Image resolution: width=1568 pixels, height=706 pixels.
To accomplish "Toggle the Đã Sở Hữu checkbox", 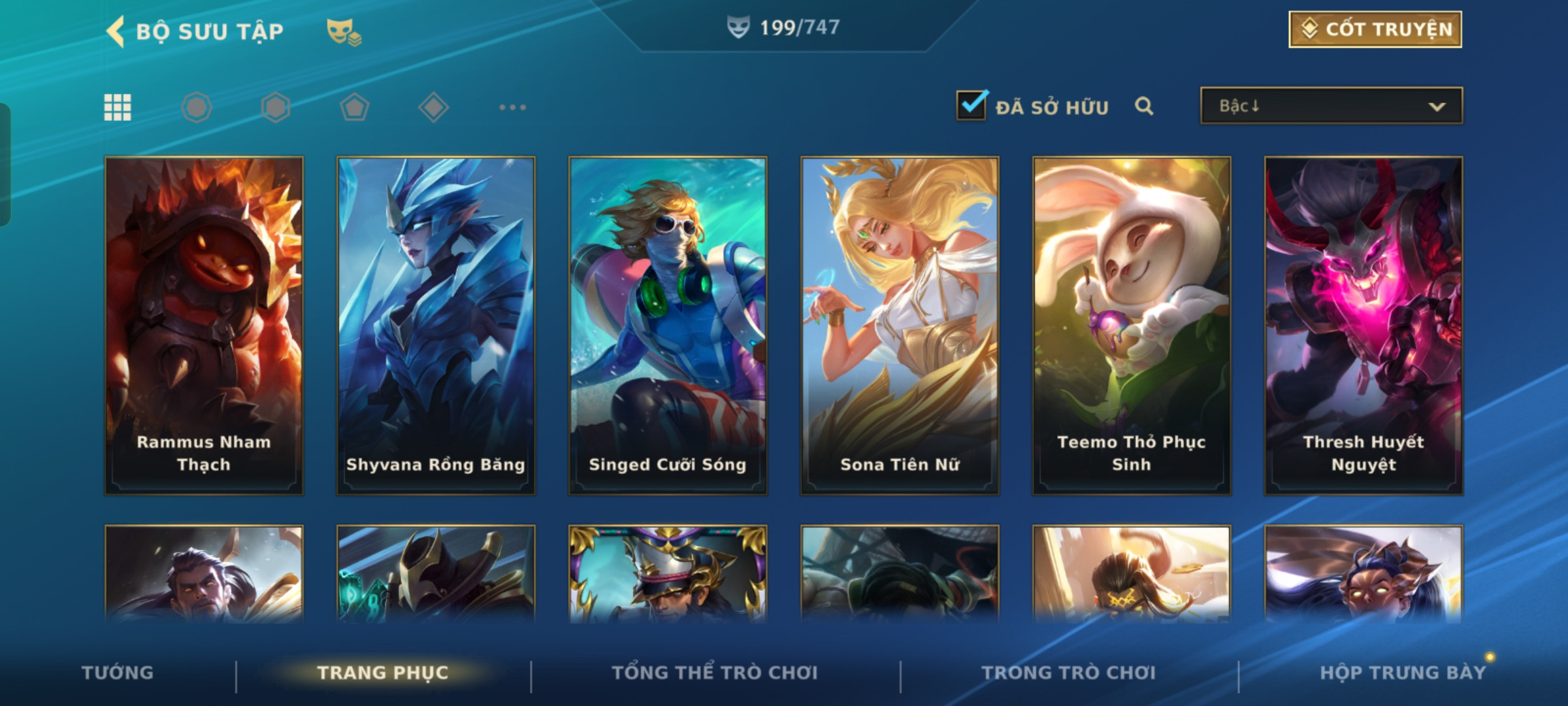I will (x=972, y=105).
